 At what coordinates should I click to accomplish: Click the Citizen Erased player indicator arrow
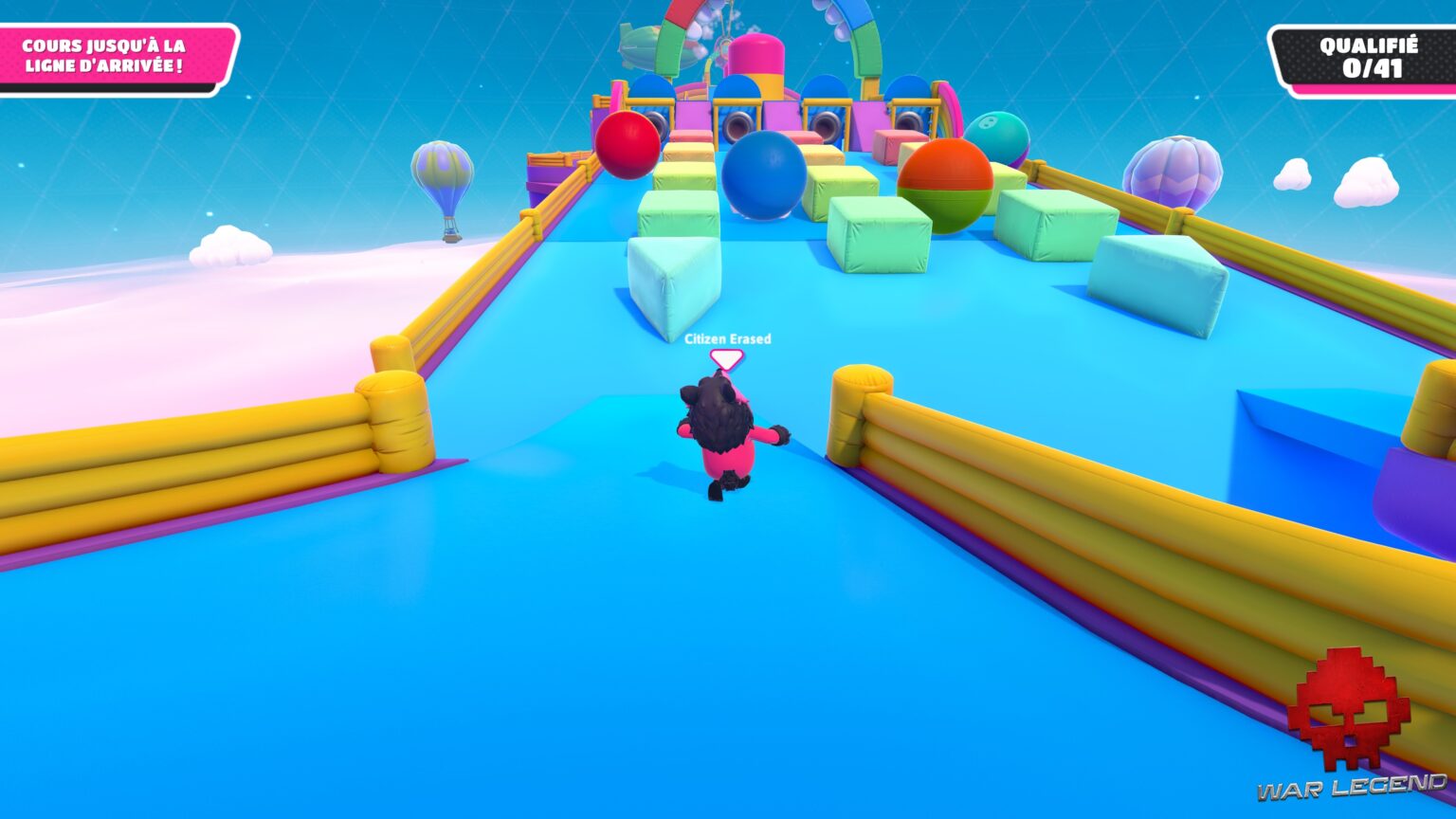(726, 359)
